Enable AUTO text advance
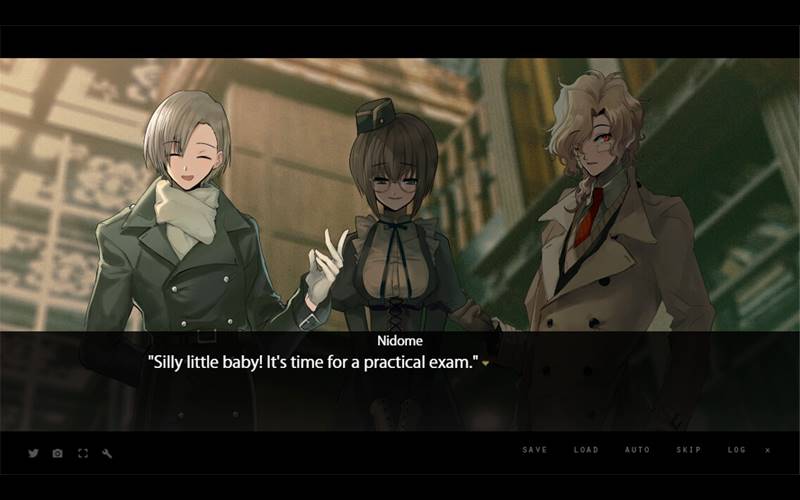This screenshot has height=500, width=800. pyautogui.click(x=637, y=450)
